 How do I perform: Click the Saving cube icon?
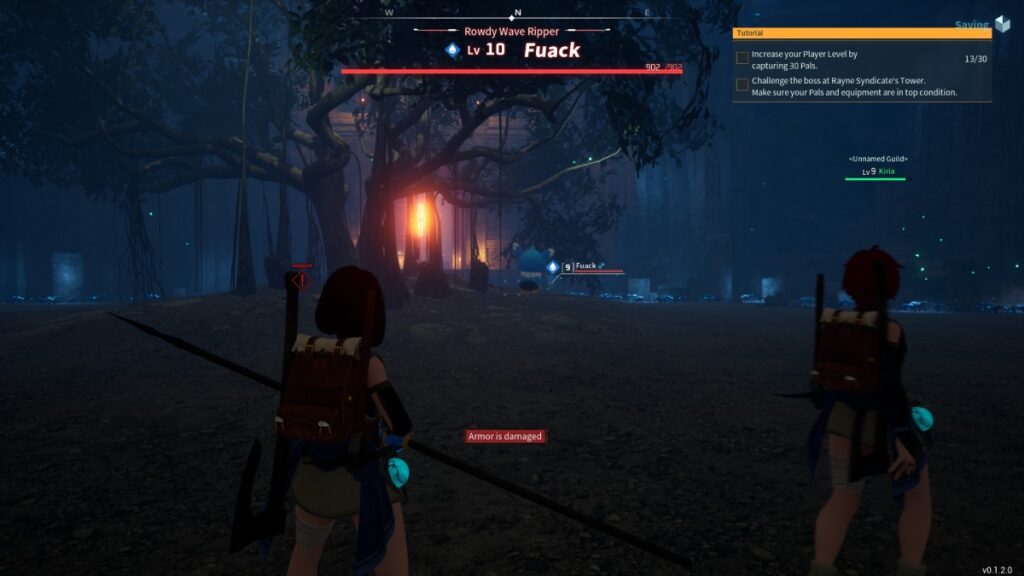[1003, 25]
